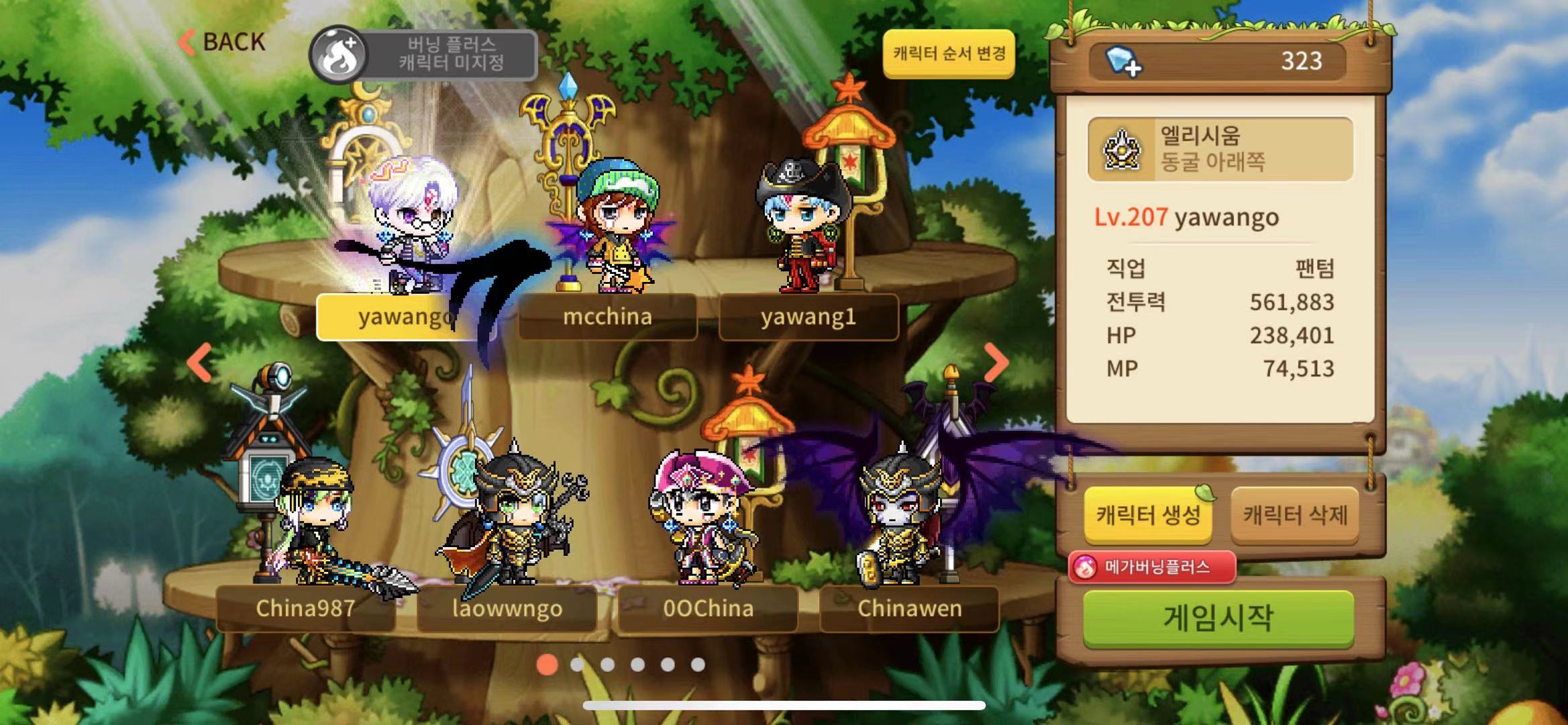This screenshot has width=1568, height=725.
Task: Click 캐릭터 삭제 to delete a character
Action: (1302, 514)
